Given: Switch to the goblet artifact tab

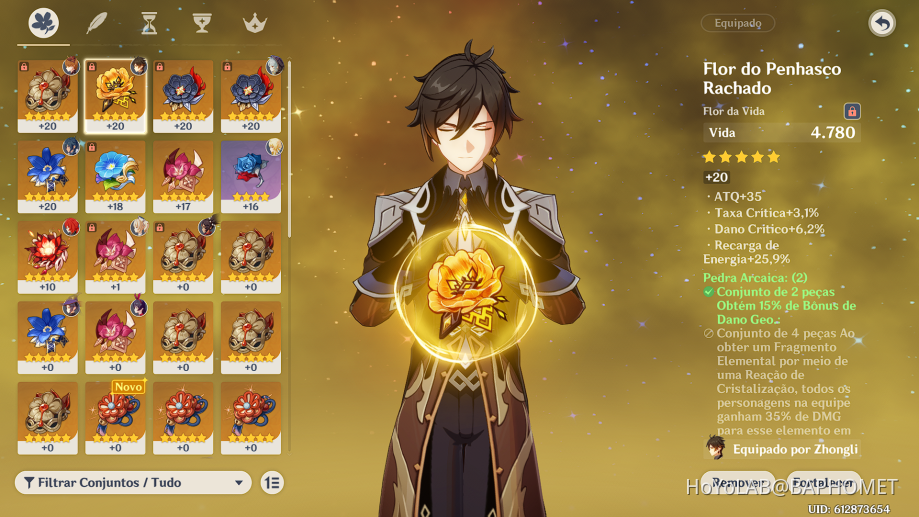Looking at the screenshot, I should click(x=201, y=23).
